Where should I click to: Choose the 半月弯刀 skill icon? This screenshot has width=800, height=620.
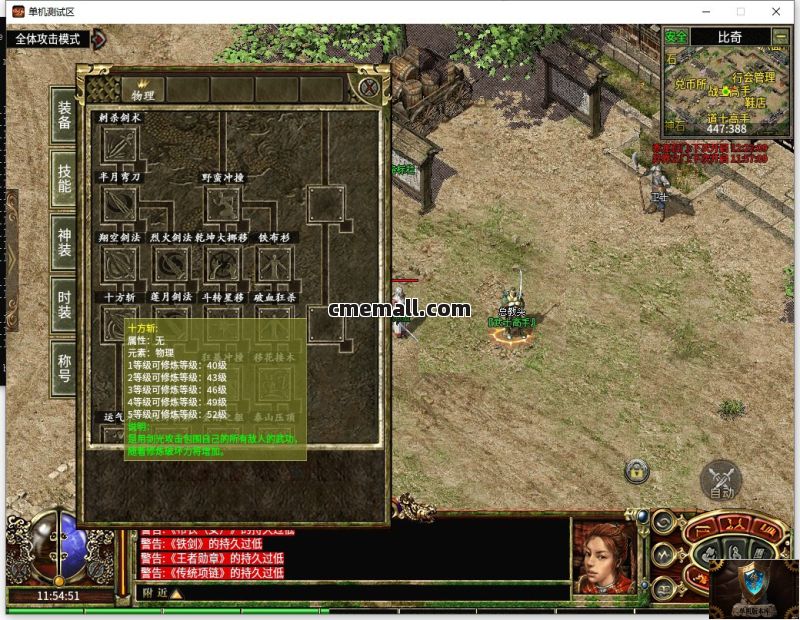click(120, 204)
